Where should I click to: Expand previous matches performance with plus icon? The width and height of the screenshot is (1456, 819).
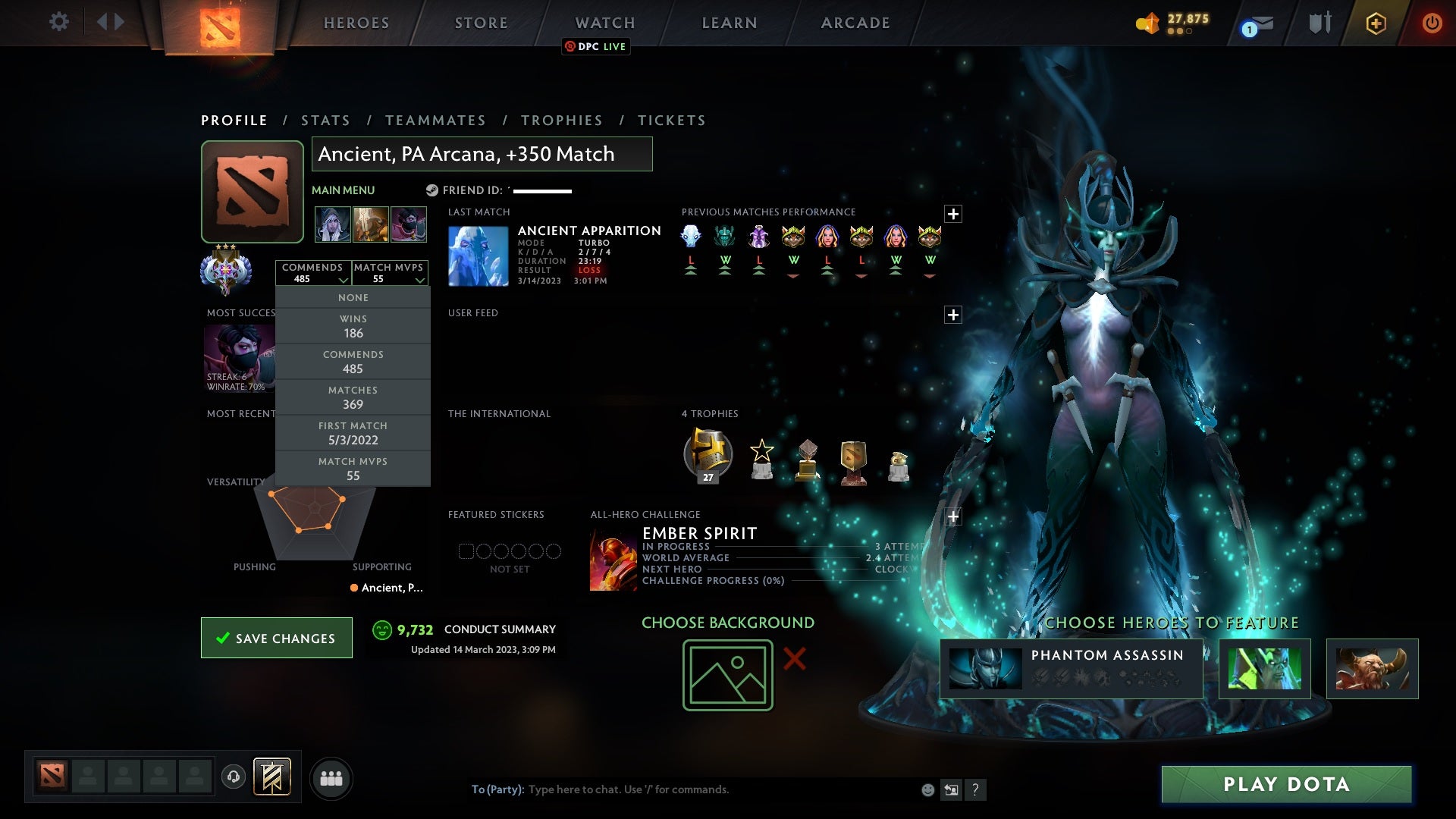[x=954, y=212]
